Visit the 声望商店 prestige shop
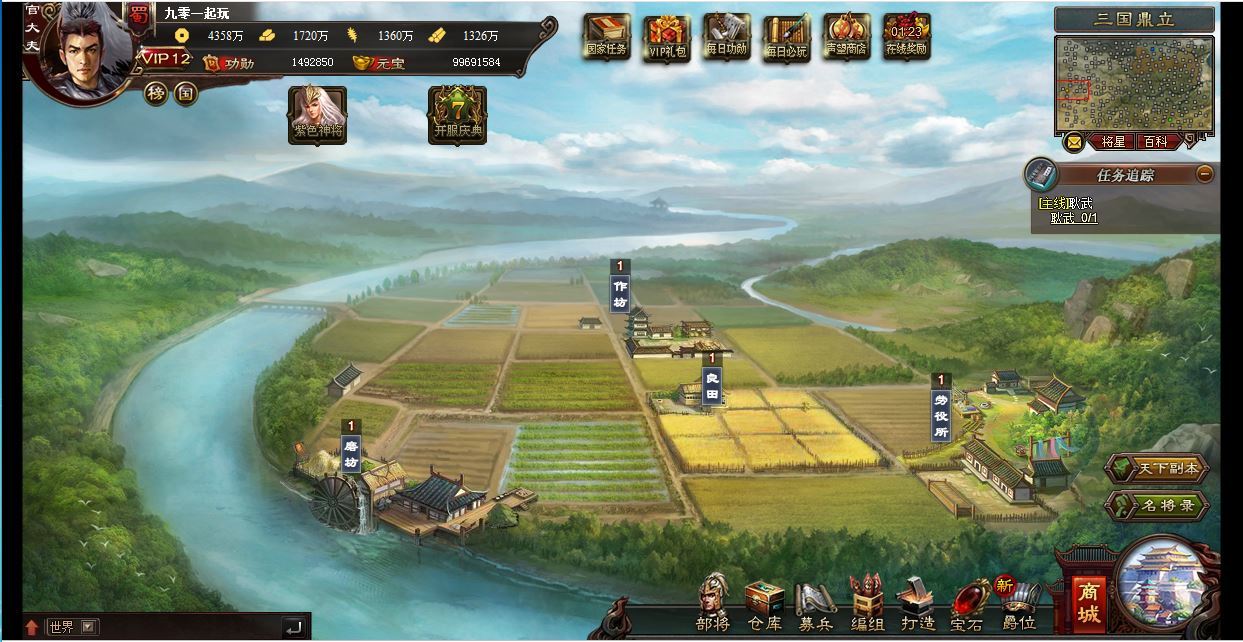Image resolution: width=1243 pixels, height=642 pixels. 846,37
